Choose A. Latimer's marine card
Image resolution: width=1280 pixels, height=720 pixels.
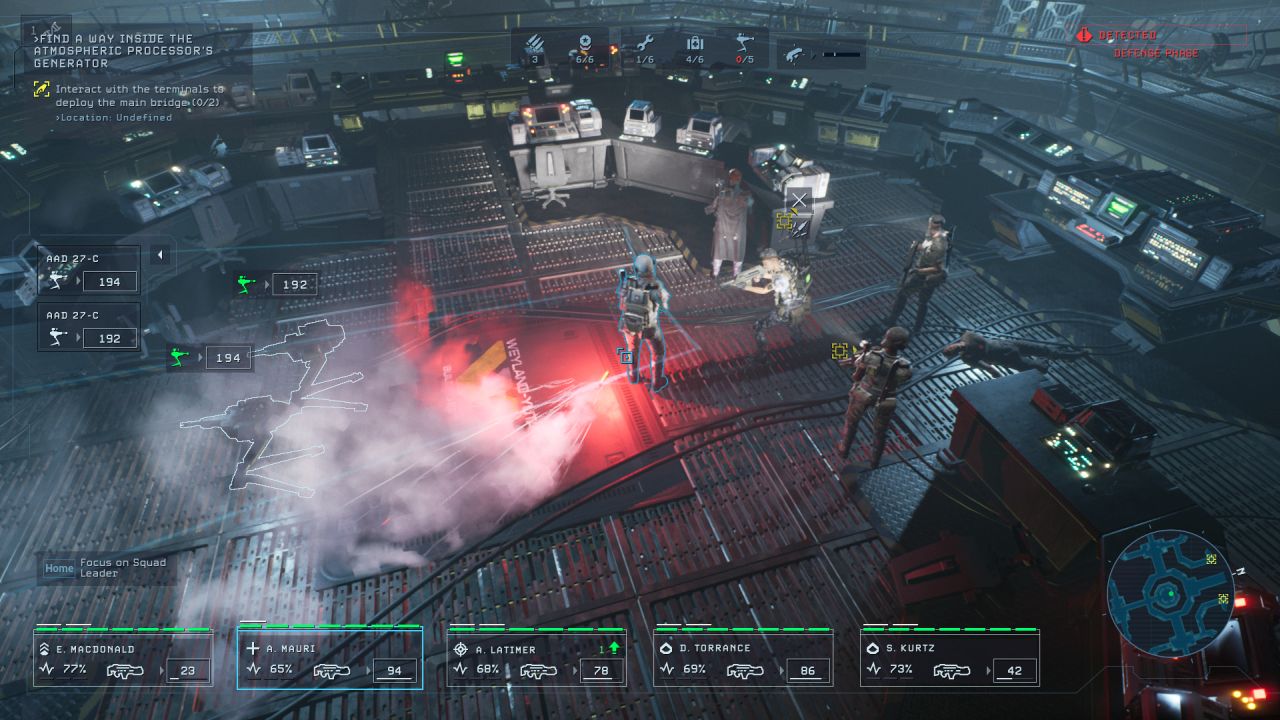click(537, 659)
